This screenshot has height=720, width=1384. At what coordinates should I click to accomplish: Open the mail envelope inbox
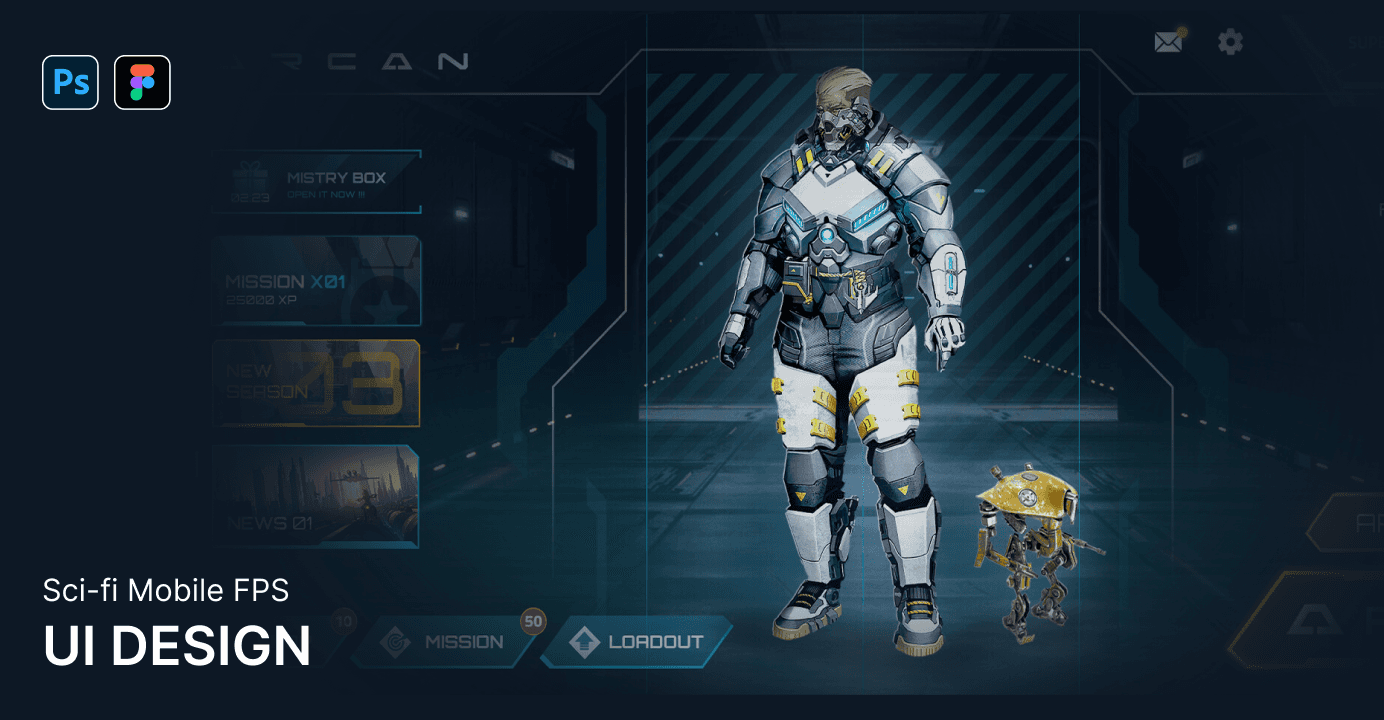pyautogui.click(x=1168, y=42)
